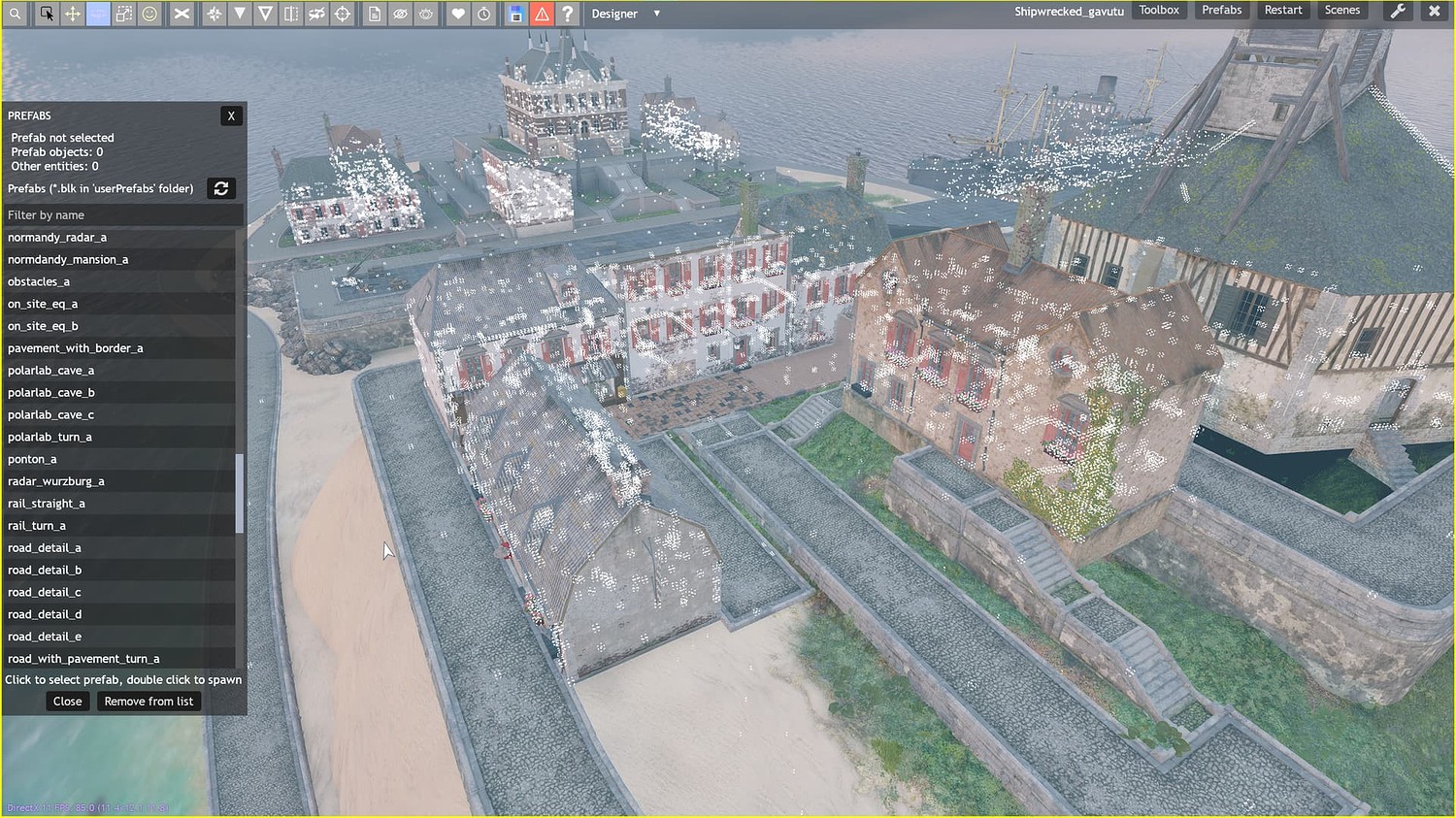Viewport: 1456px width, 818px height.
Task: Click the red warning triangle icon
Action: 542,14
